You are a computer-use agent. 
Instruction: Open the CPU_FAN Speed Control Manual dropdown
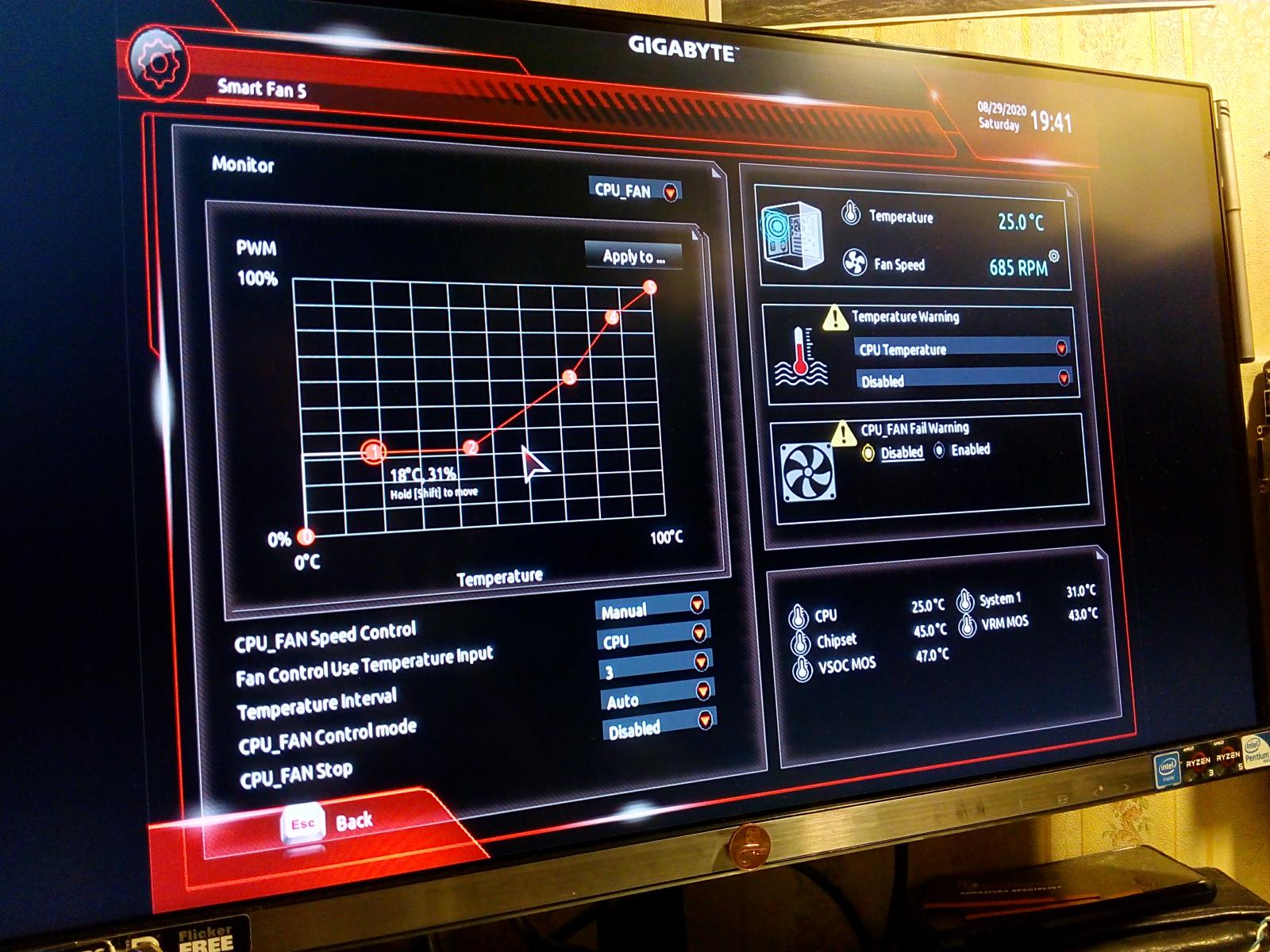point(651,608)
